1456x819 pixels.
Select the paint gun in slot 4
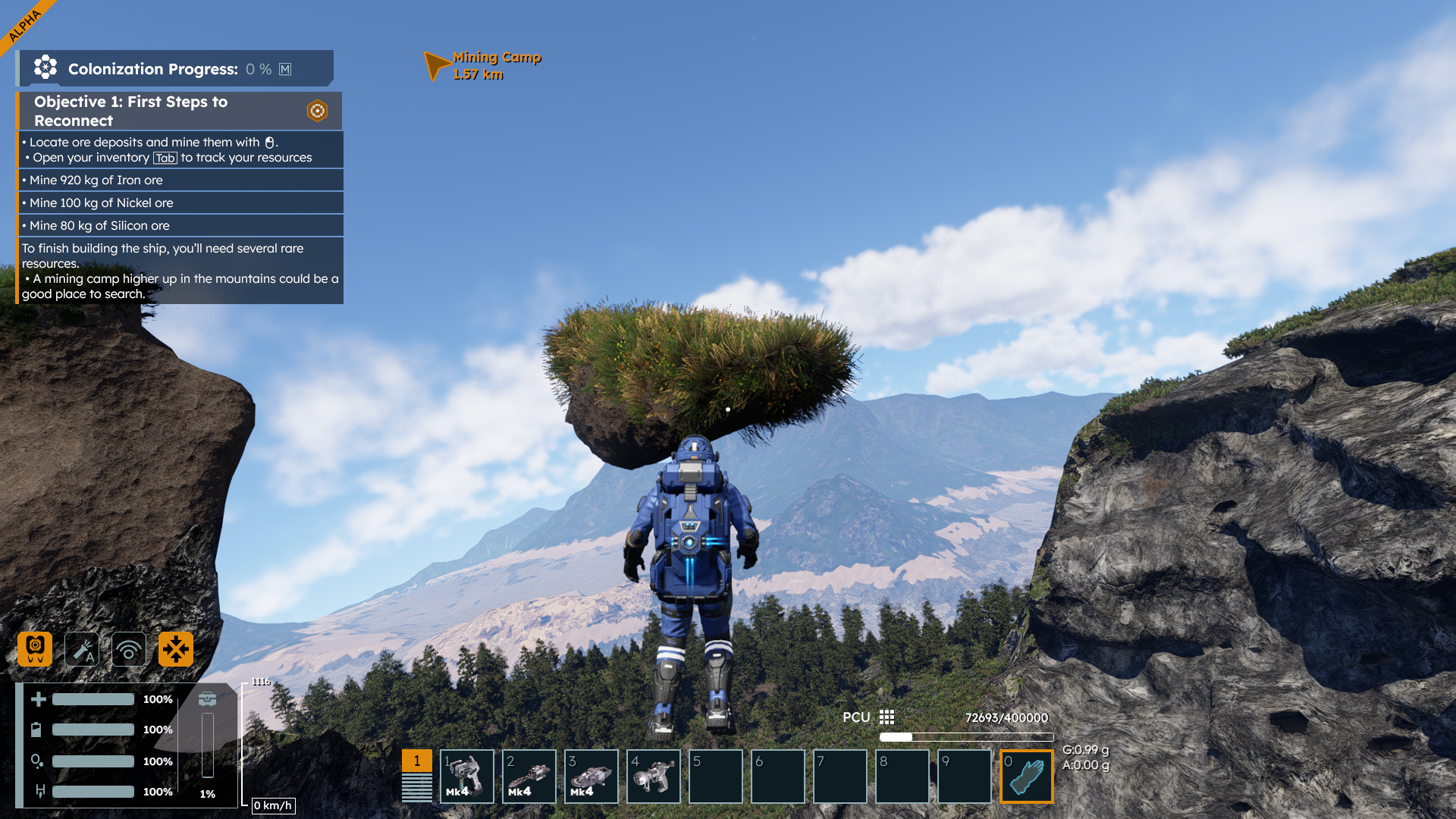(x=653, y=776)
